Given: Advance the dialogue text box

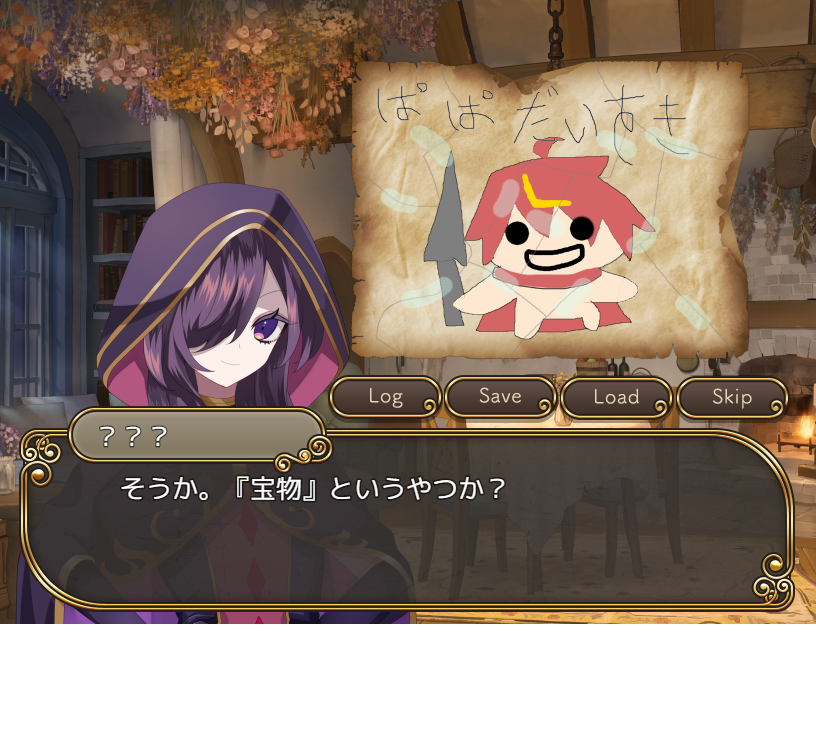Looking at the screenshot, I should 408,530.
